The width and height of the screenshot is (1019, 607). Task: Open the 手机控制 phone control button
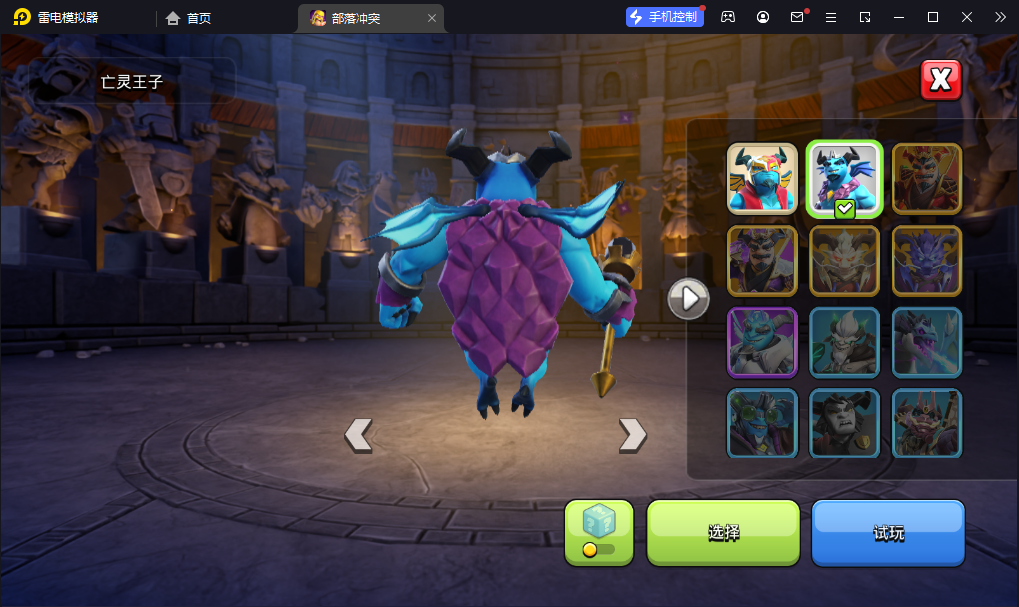click(x=664, y=17)
